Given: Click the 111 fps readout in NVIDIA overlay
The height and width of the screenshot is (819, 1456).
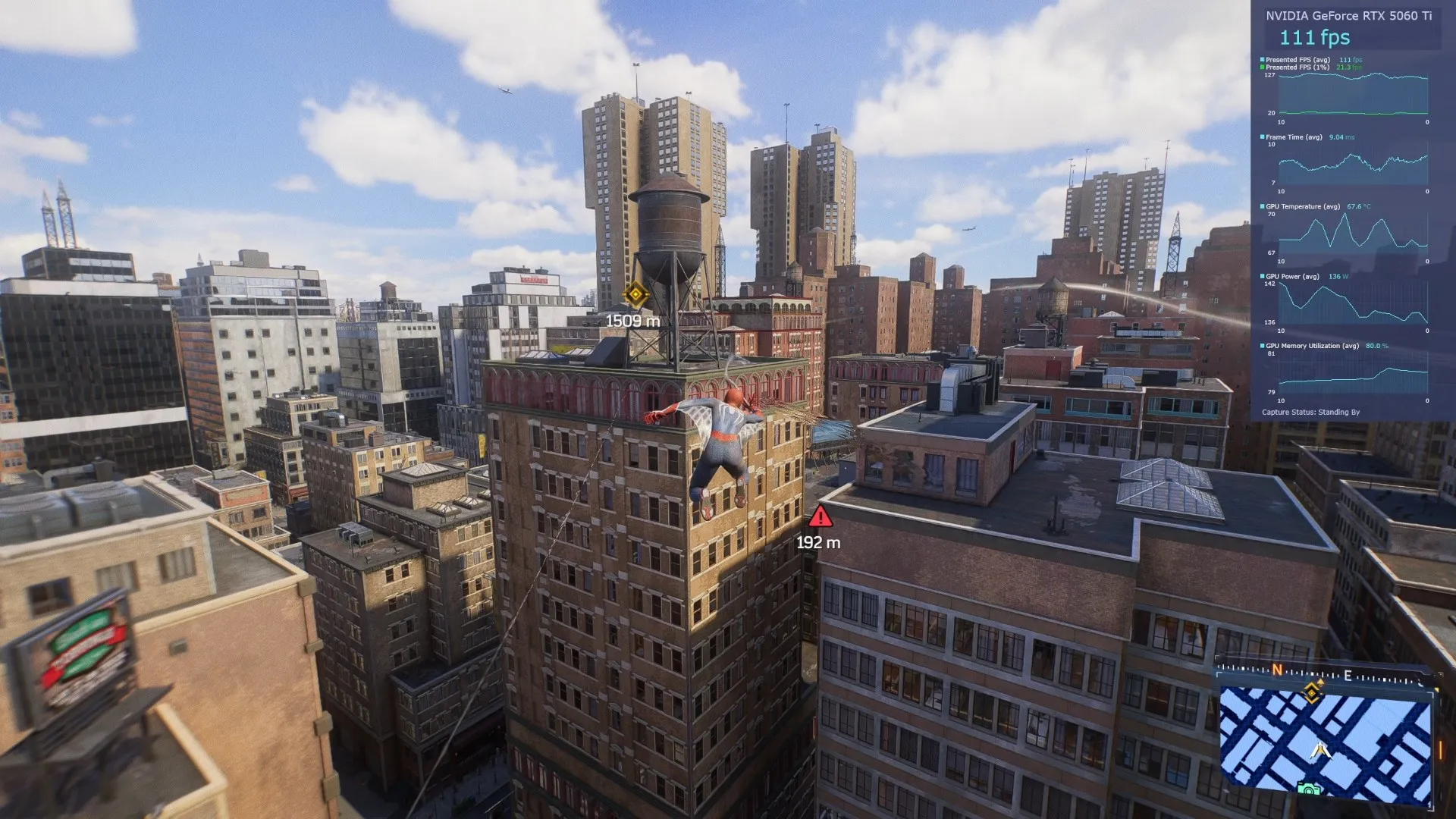Looking at the screenshot, I should point(1314,37).
